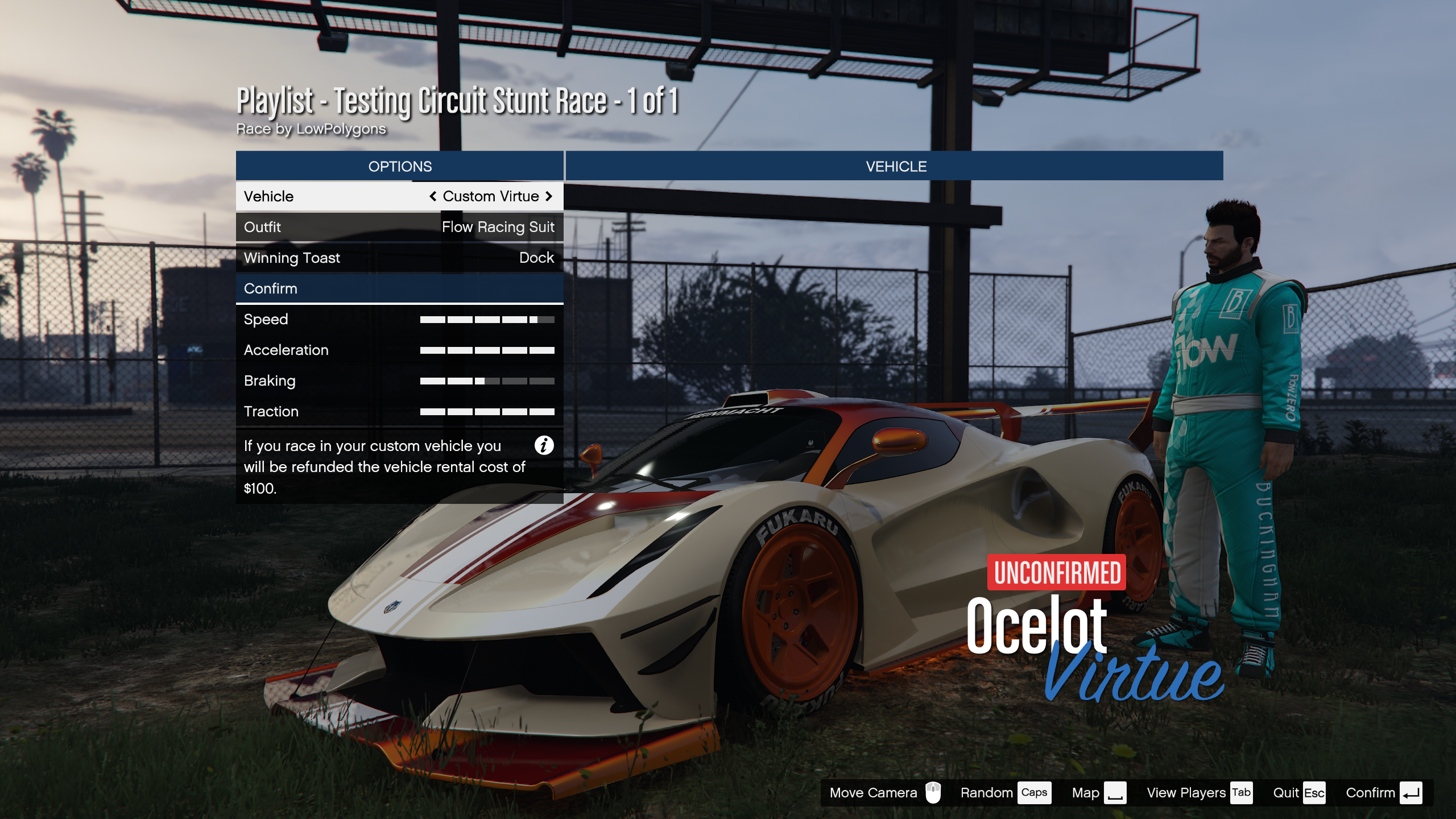Click the Random prompt in the bottom bar
The height and width of the screenshot is (819, 1456).
click(x=1004, y=793)
